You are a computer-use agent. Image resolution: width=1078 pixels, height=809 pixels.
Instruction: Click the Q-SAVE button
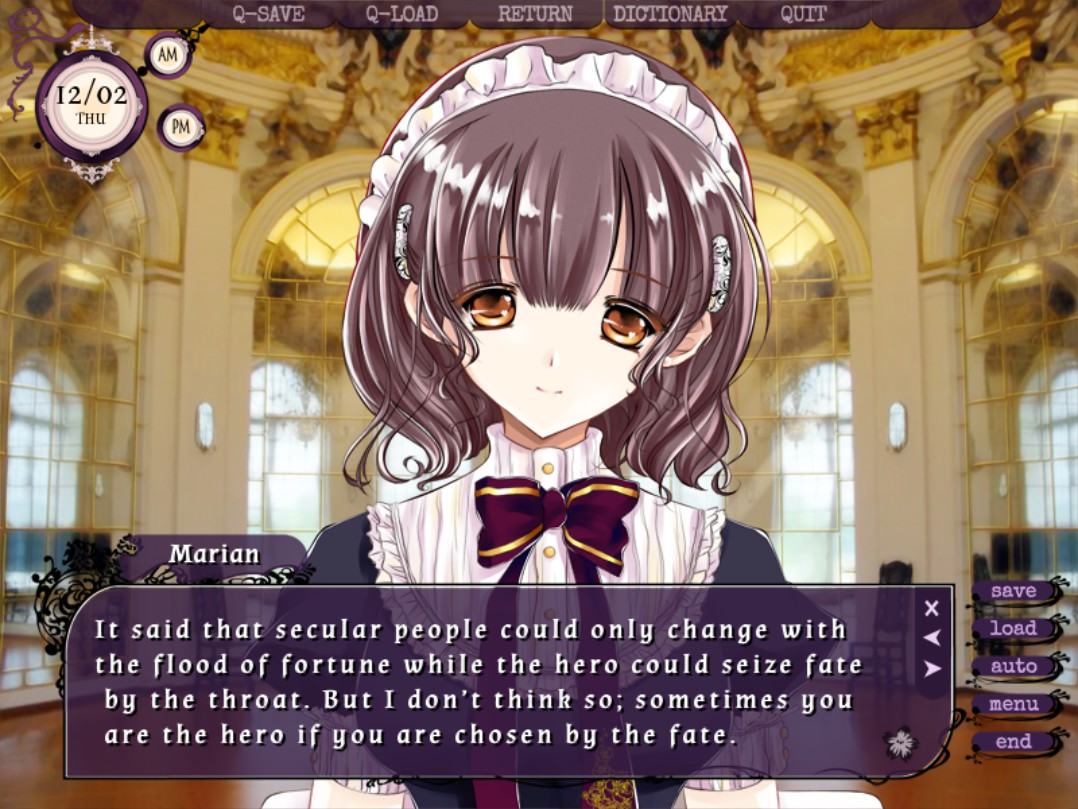click(x=268, y=14)
